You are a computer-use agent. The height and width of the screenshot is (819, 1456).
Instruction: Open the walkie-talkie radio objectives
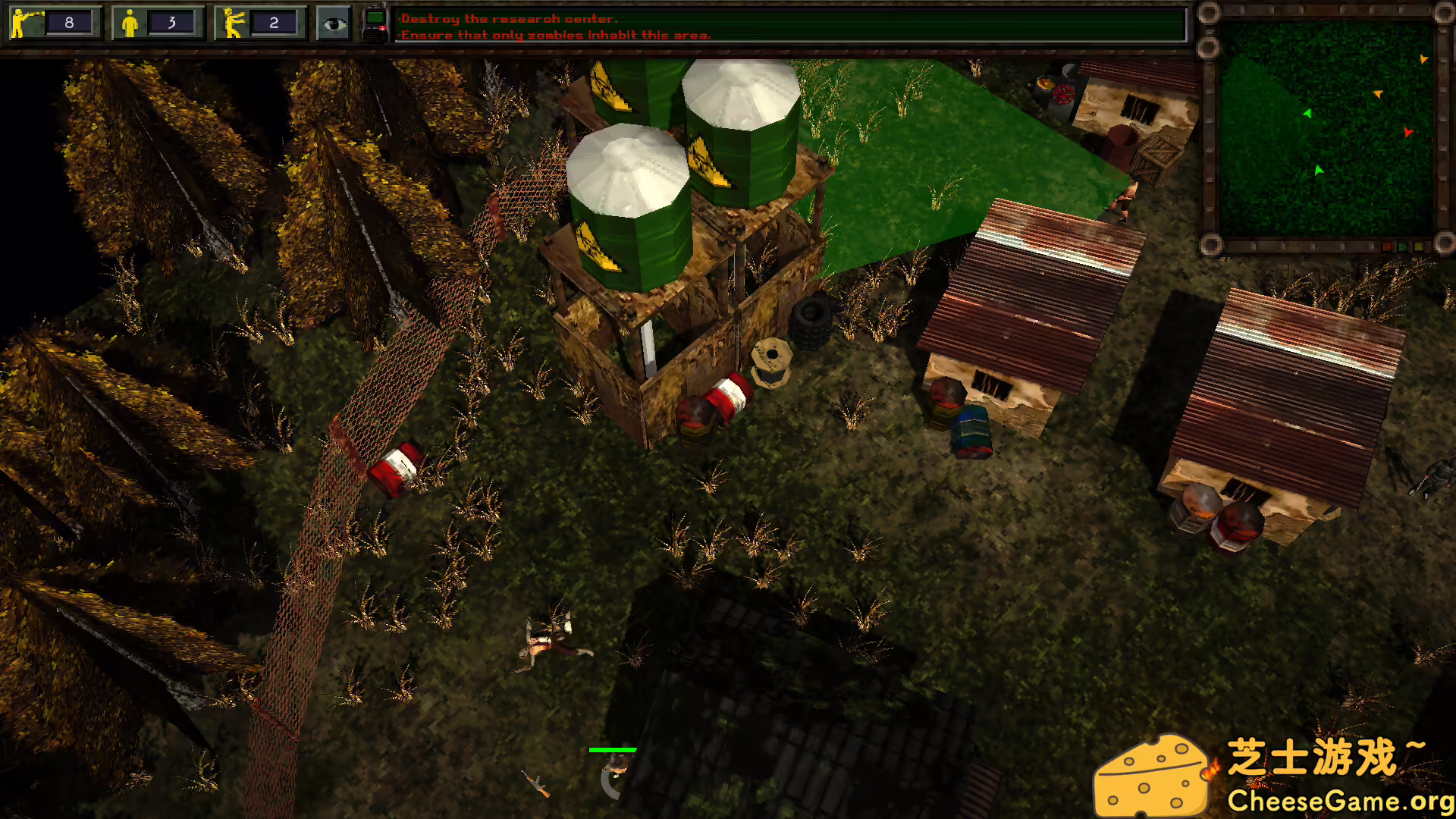[375, 24]
